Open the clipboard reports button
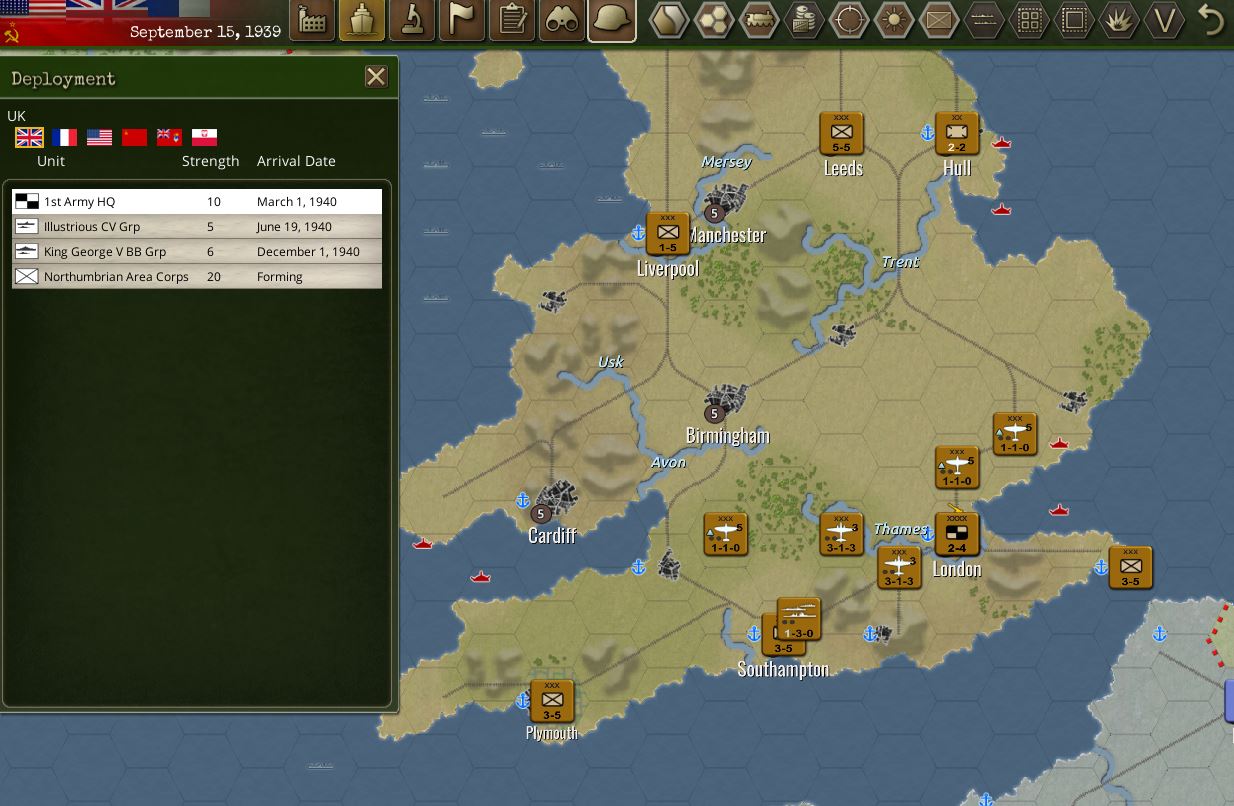 coord(512,20)
